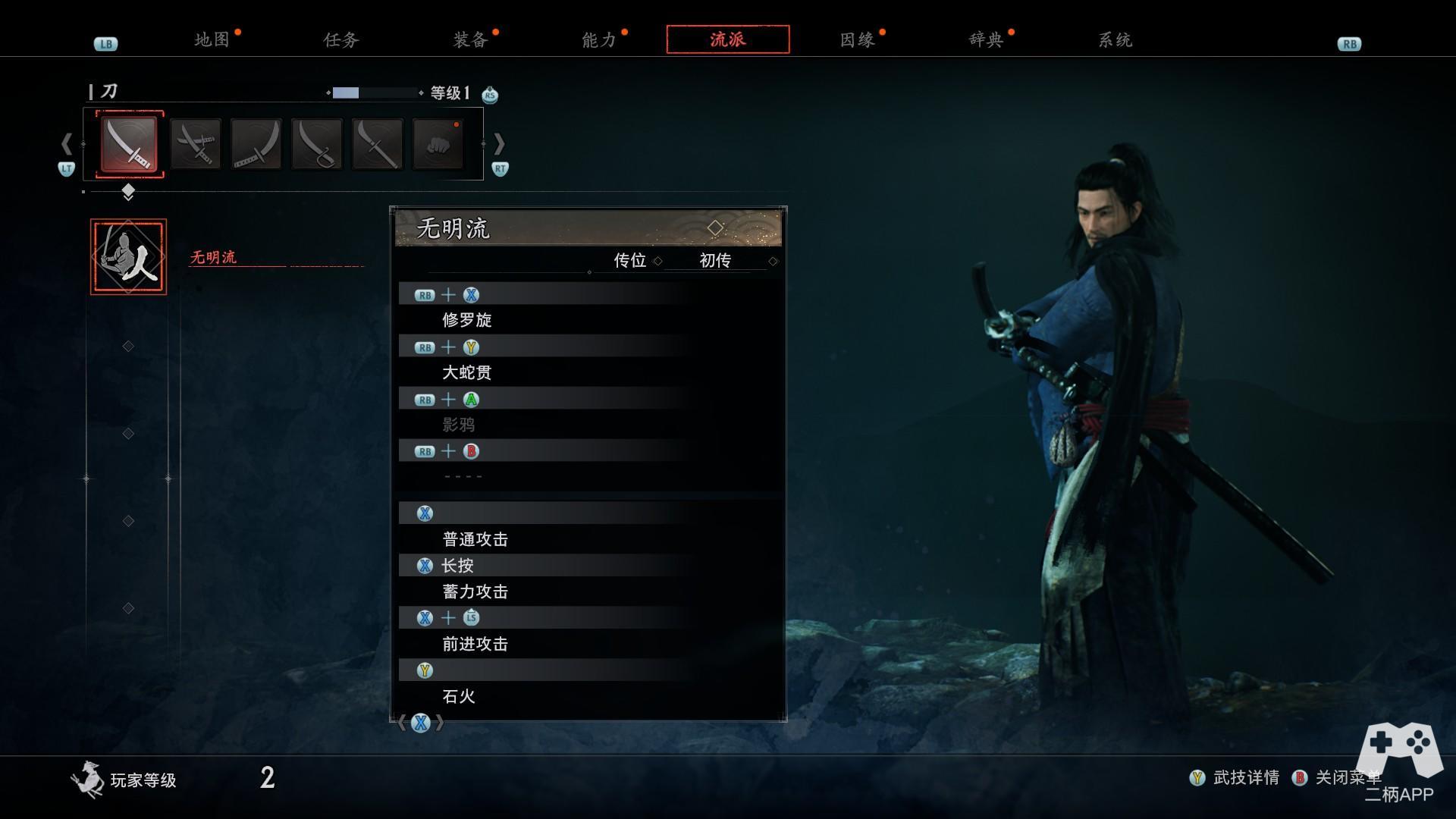Switch to the 能力 (abilities) tab
Image resolution: width=1456 pixels, height=819 pixels.
tap(598, 40)
